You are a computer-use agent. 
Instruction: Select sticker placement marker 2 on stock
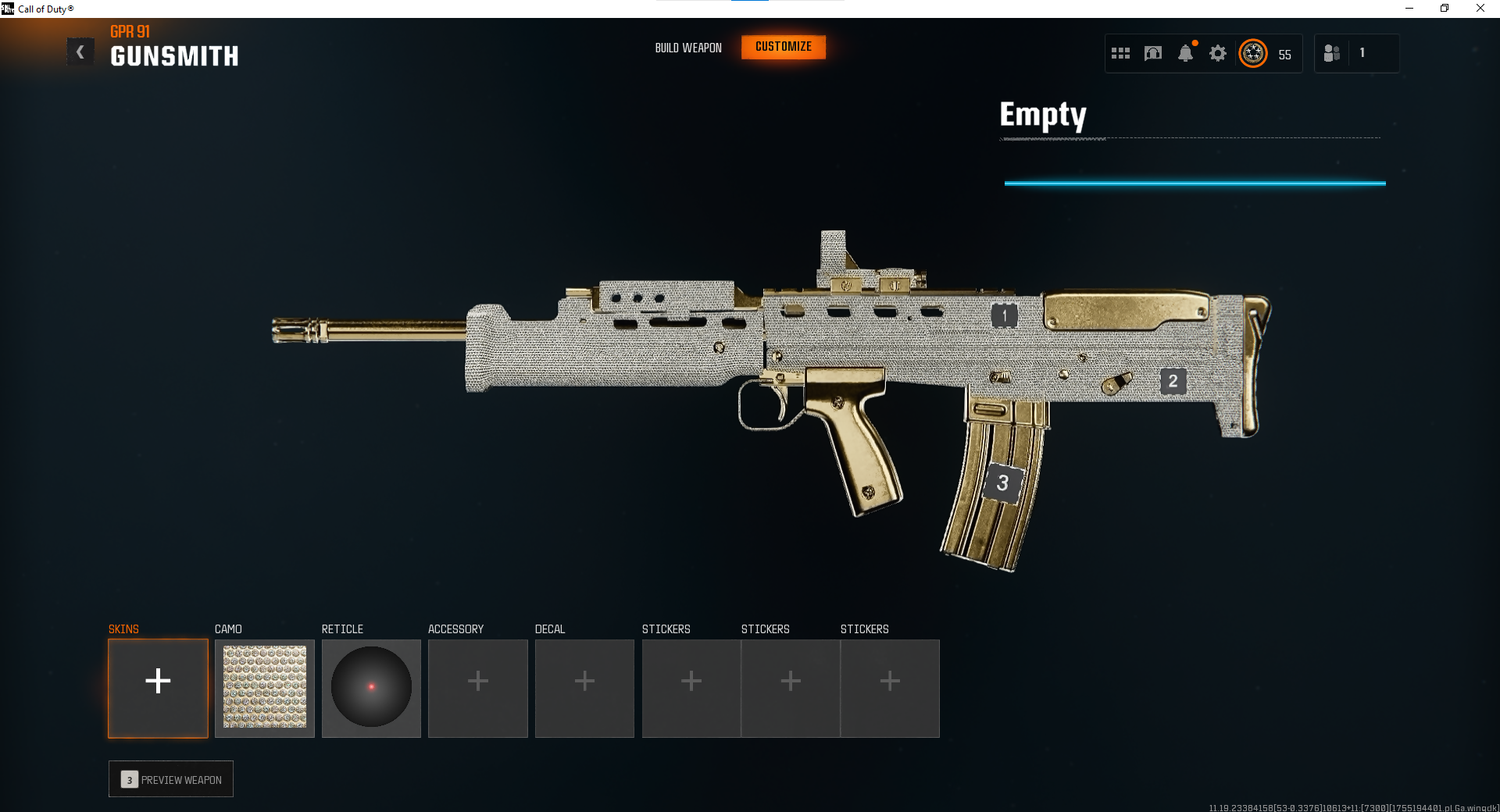[x=1173, y=381]
